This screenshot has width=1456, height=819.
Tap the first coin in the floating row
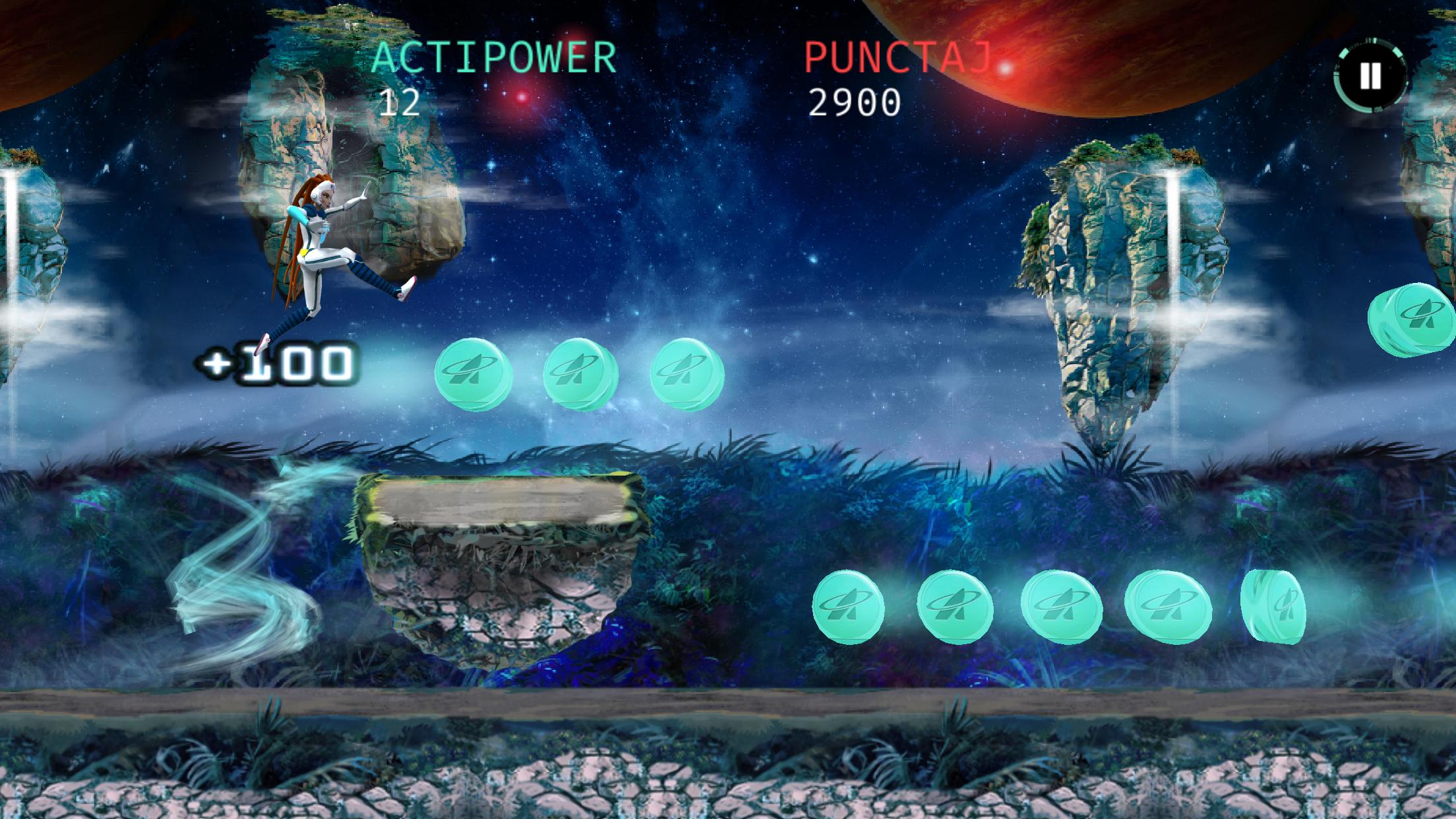[471, 373]
